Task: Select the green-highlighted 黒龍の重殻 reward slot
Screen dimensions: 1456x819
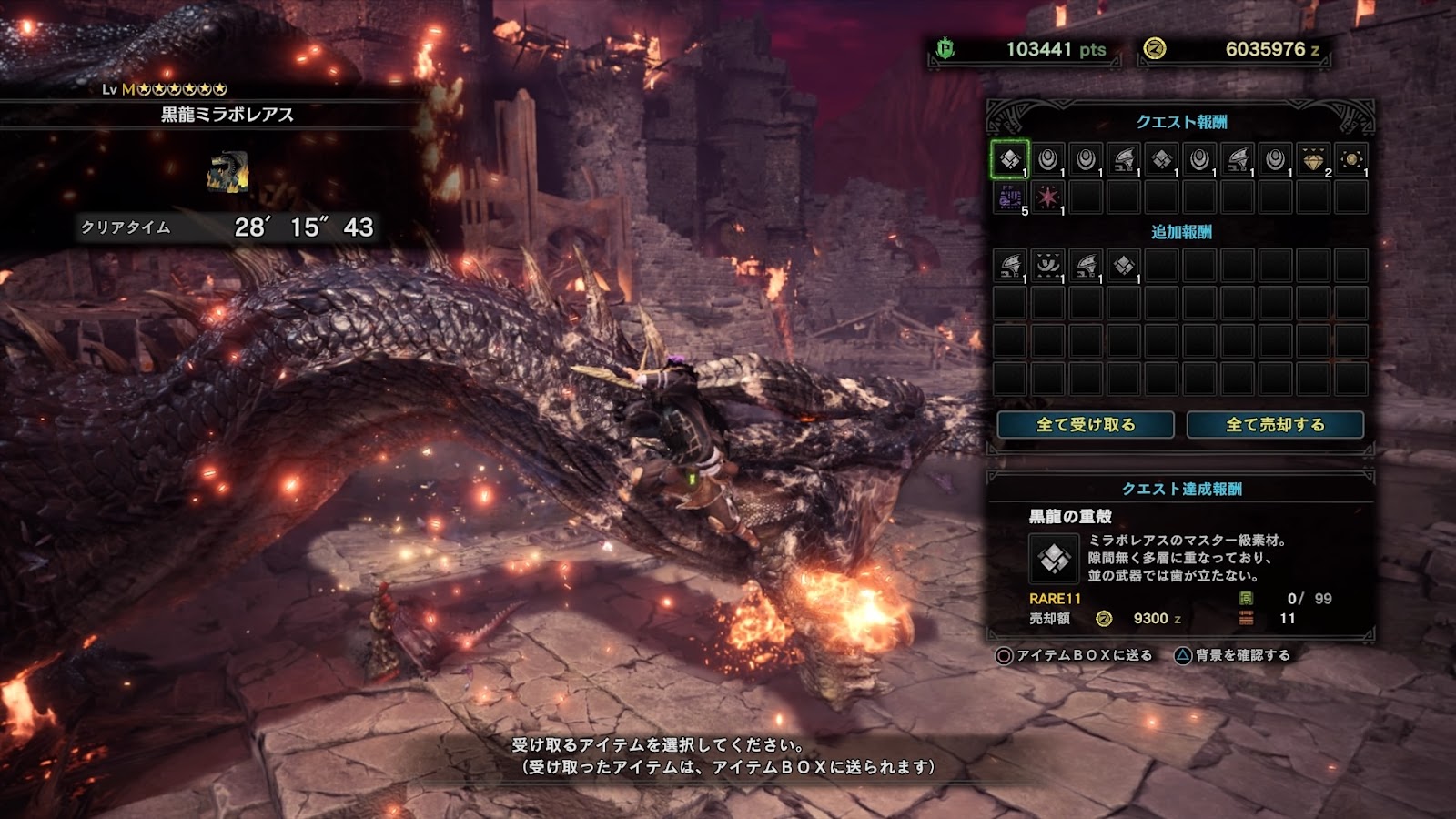Action: tap(1010, 160)
